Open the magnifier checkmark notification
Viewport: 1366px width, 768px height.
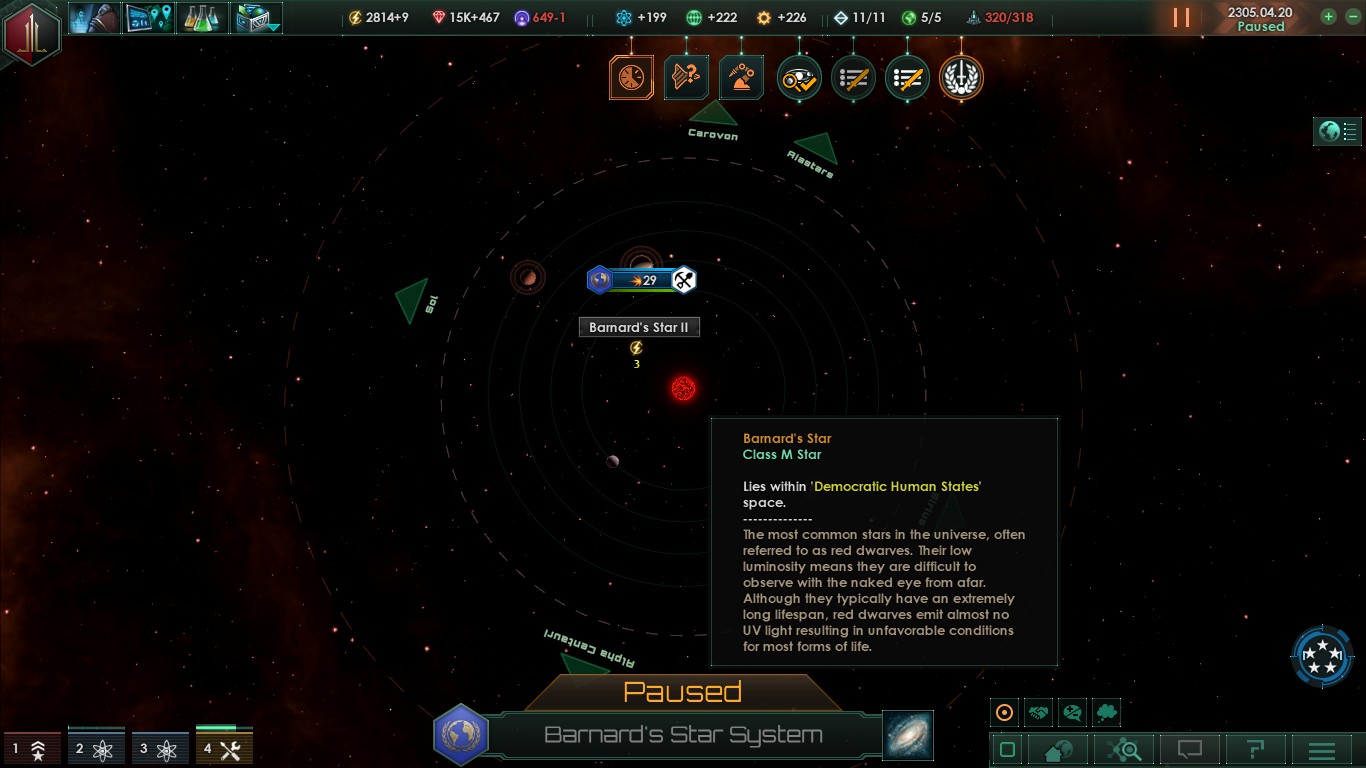(799, 78)
